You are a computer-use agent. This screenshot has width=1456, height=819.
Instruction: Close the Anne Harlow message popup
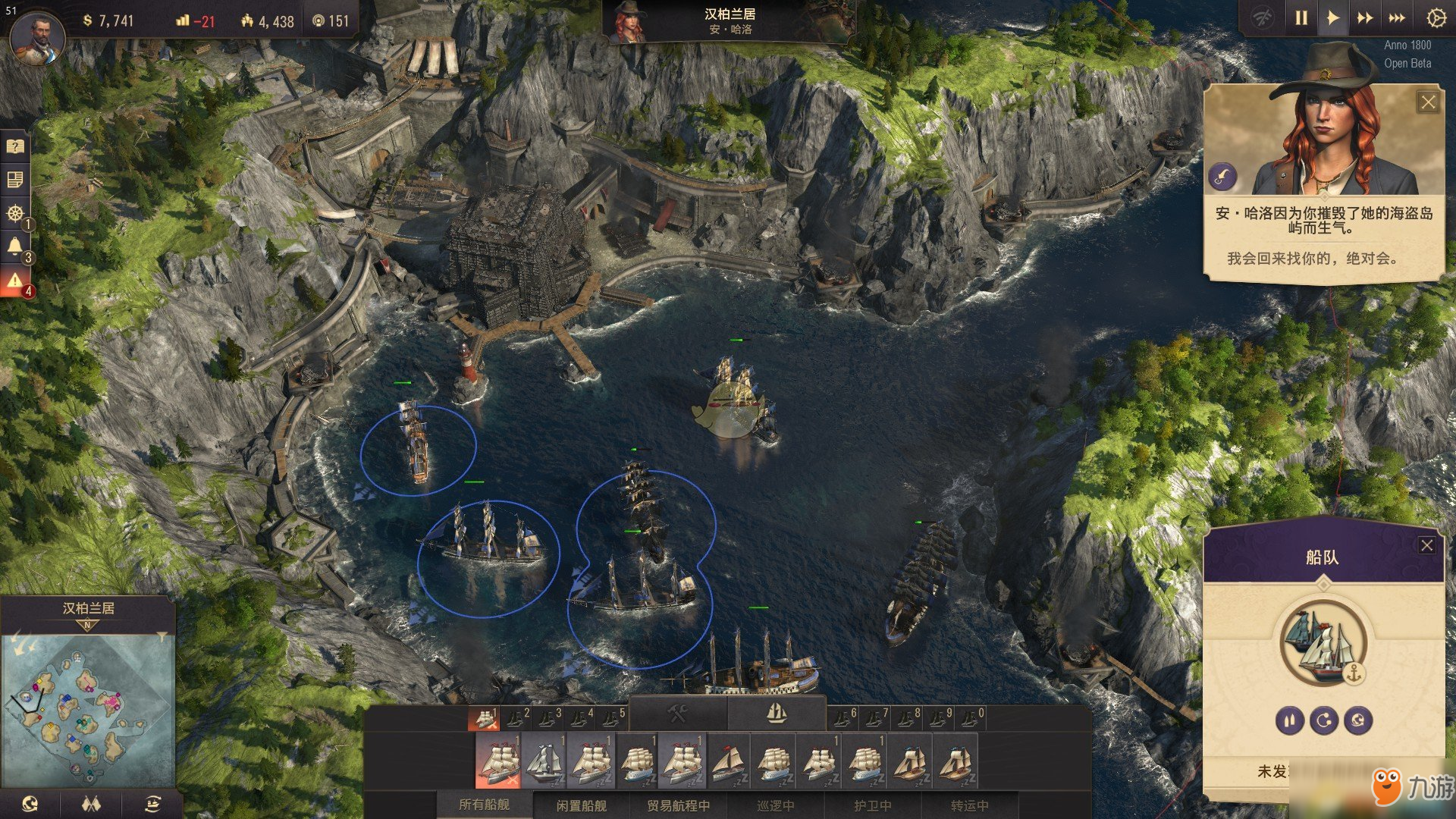pos(1428,102)
